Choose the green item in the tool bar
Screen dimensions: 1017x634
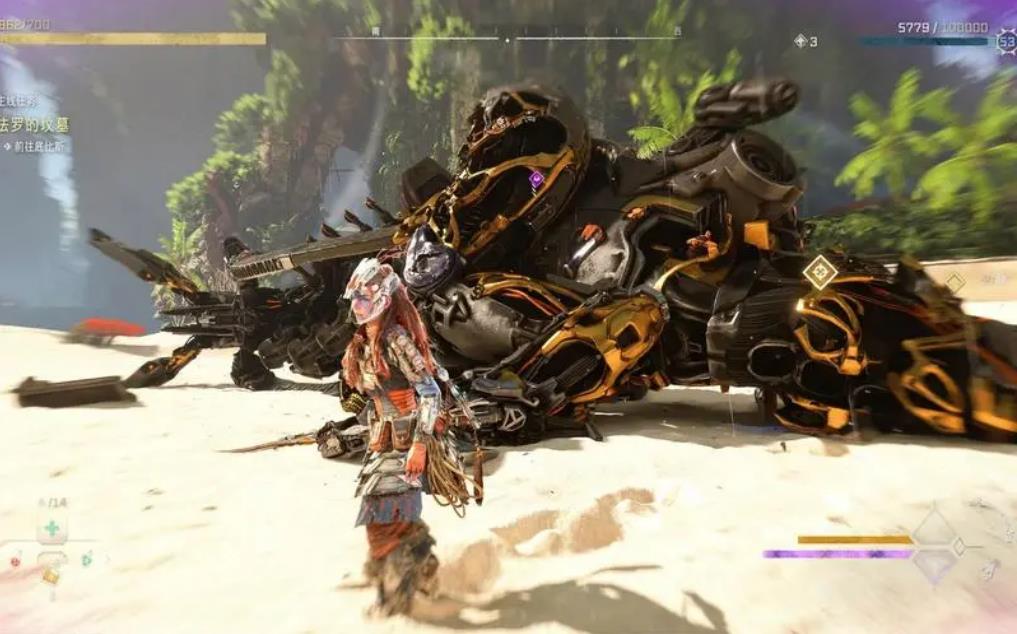click(x=87, y=558)
